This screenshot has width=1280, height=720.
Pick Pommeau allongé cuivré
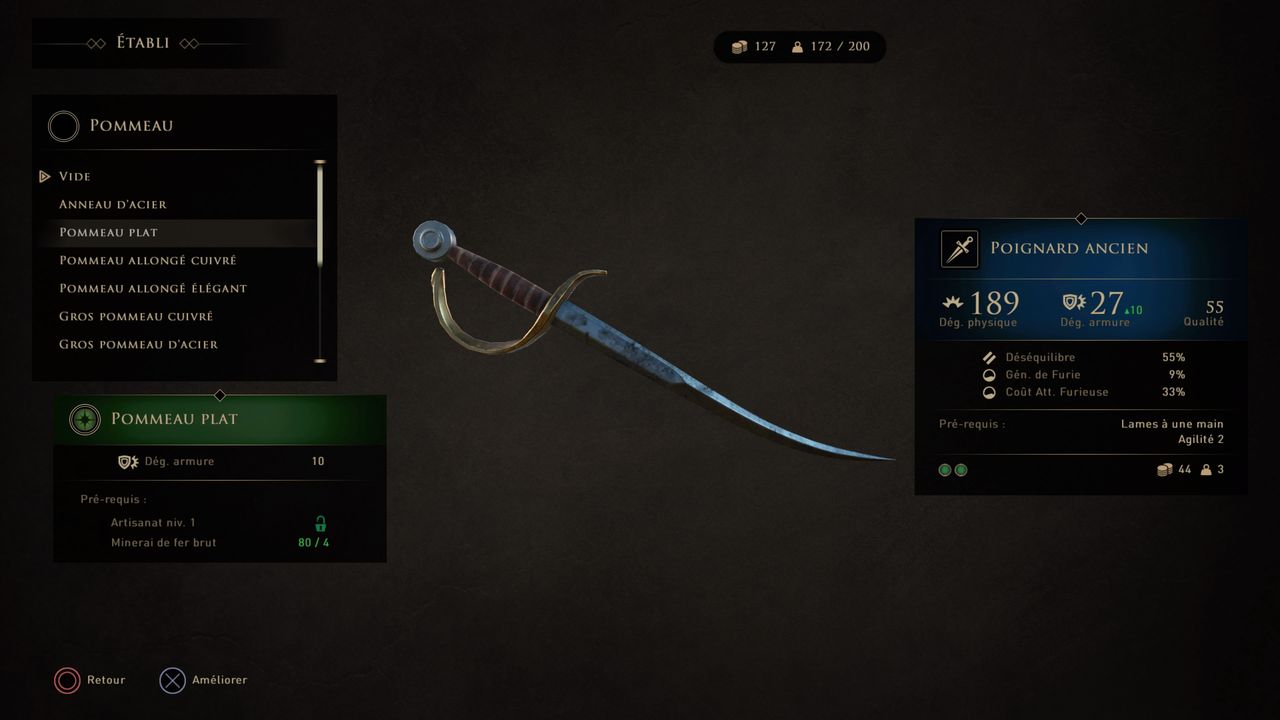coord(147,260)
